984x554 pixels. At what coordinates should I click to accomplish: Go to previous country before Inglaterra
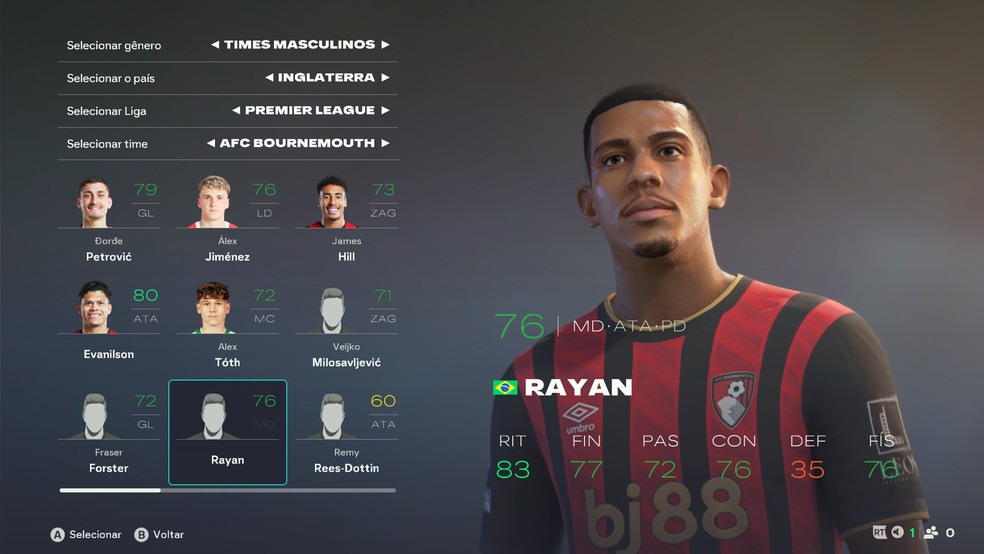(x=270, y=78)
